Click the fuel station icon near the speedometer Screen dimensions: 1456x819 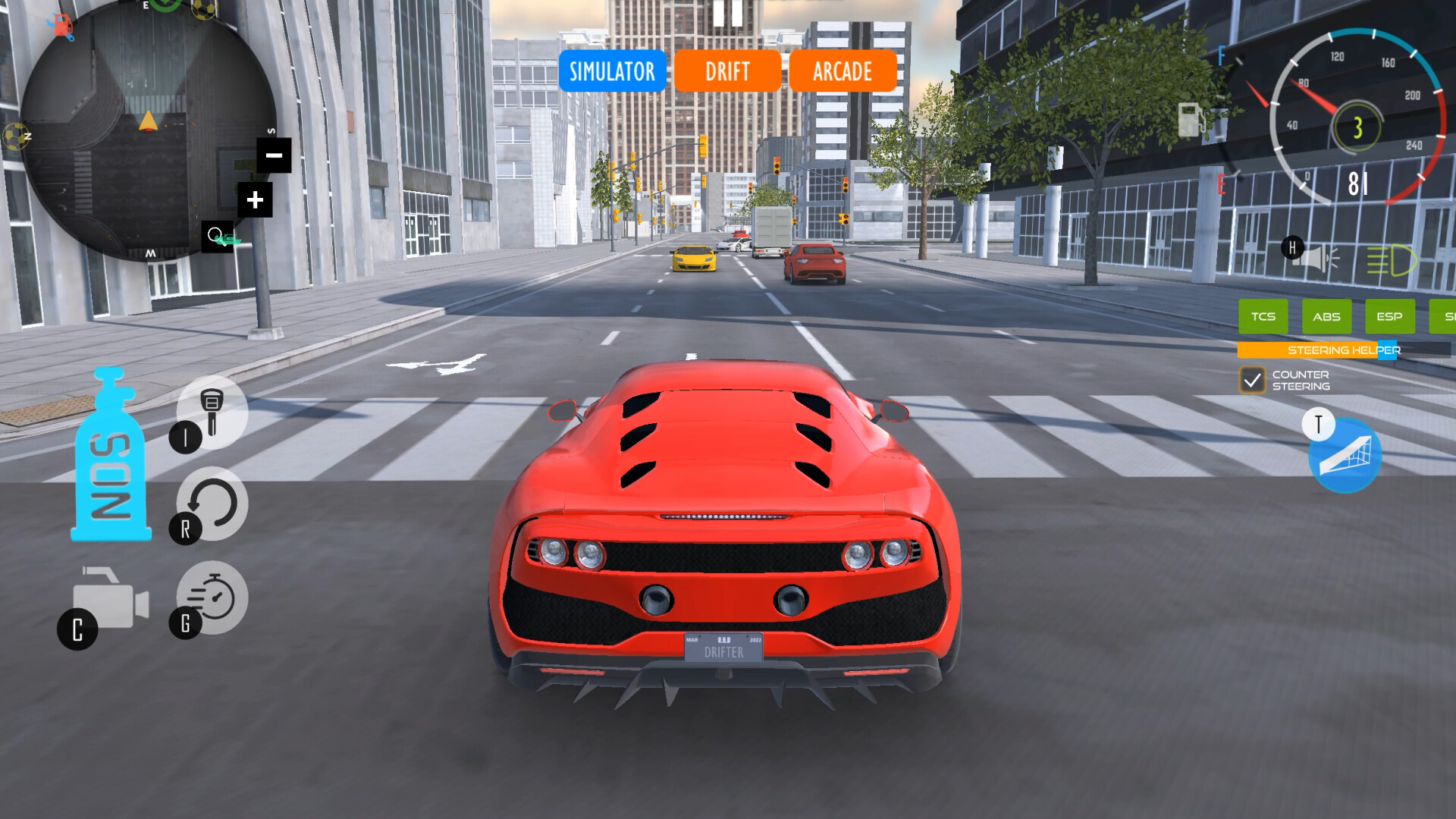[1190, 119]
